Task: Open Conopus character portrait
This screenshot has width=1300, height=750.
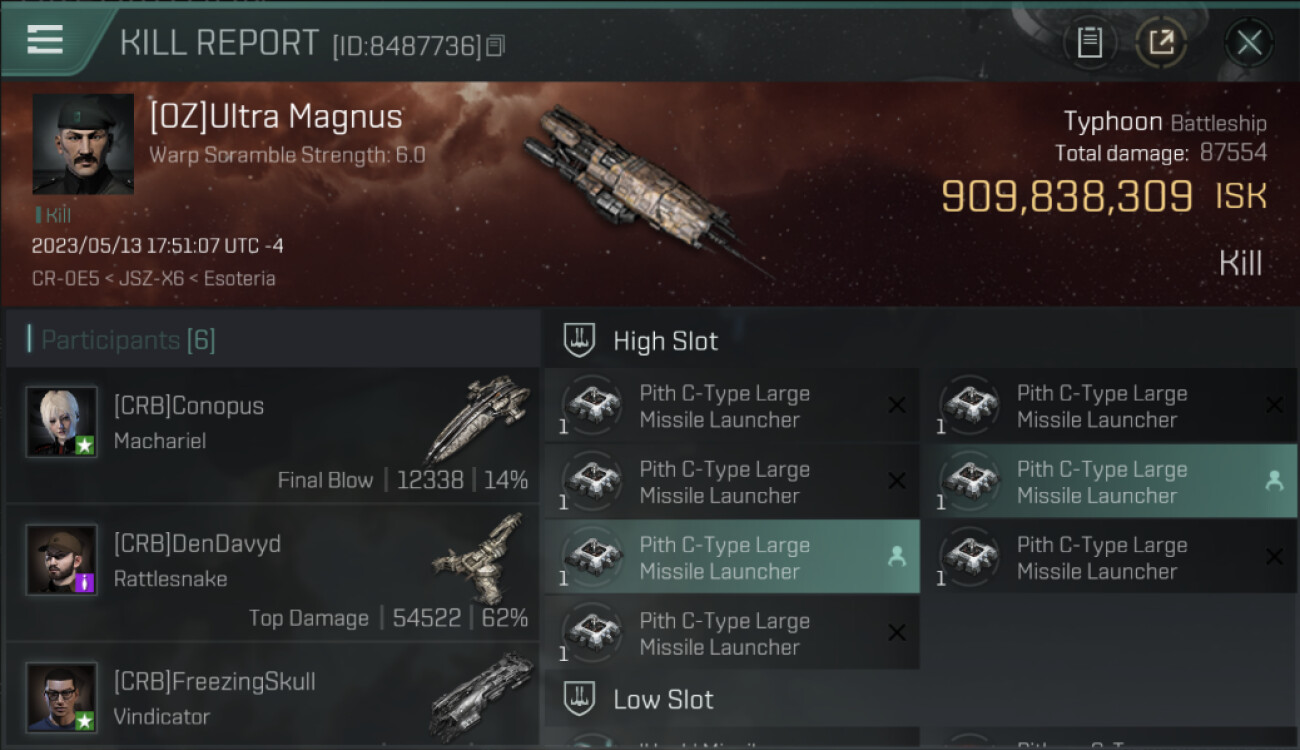Action: [x=62, y=422]
